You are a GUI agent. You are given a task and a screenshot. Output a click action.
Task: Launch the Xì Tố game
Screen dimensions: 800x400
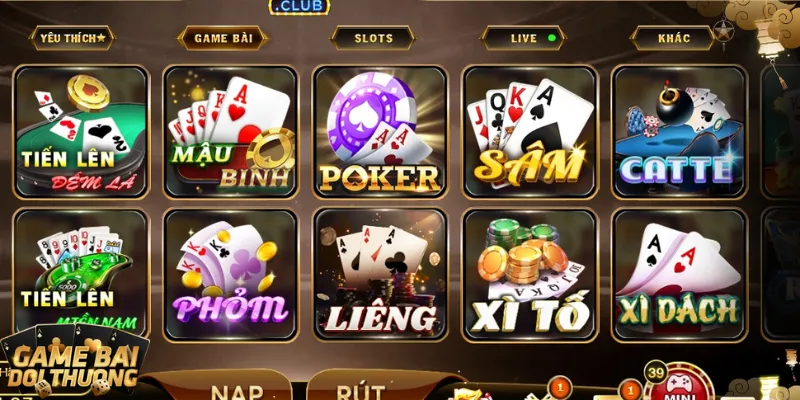(529, 273)
